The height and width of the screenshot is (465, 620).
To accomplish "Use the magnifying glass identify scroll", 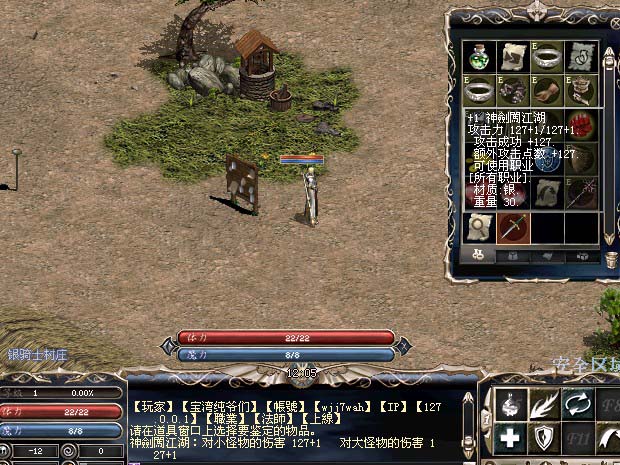I will click(478, 227).
